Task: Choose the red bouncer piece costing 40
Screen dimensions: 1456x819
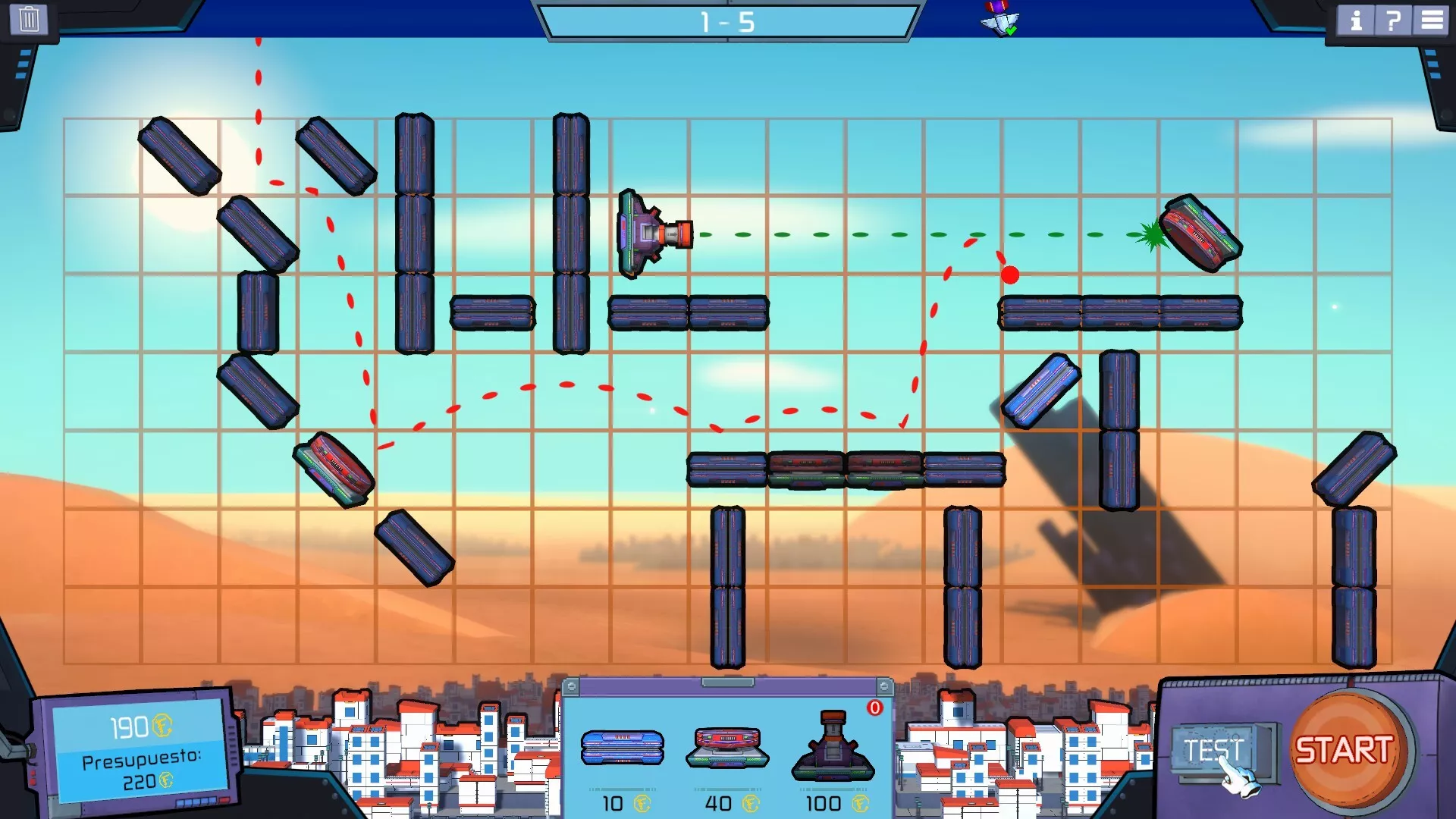Action: coord(727,747)
